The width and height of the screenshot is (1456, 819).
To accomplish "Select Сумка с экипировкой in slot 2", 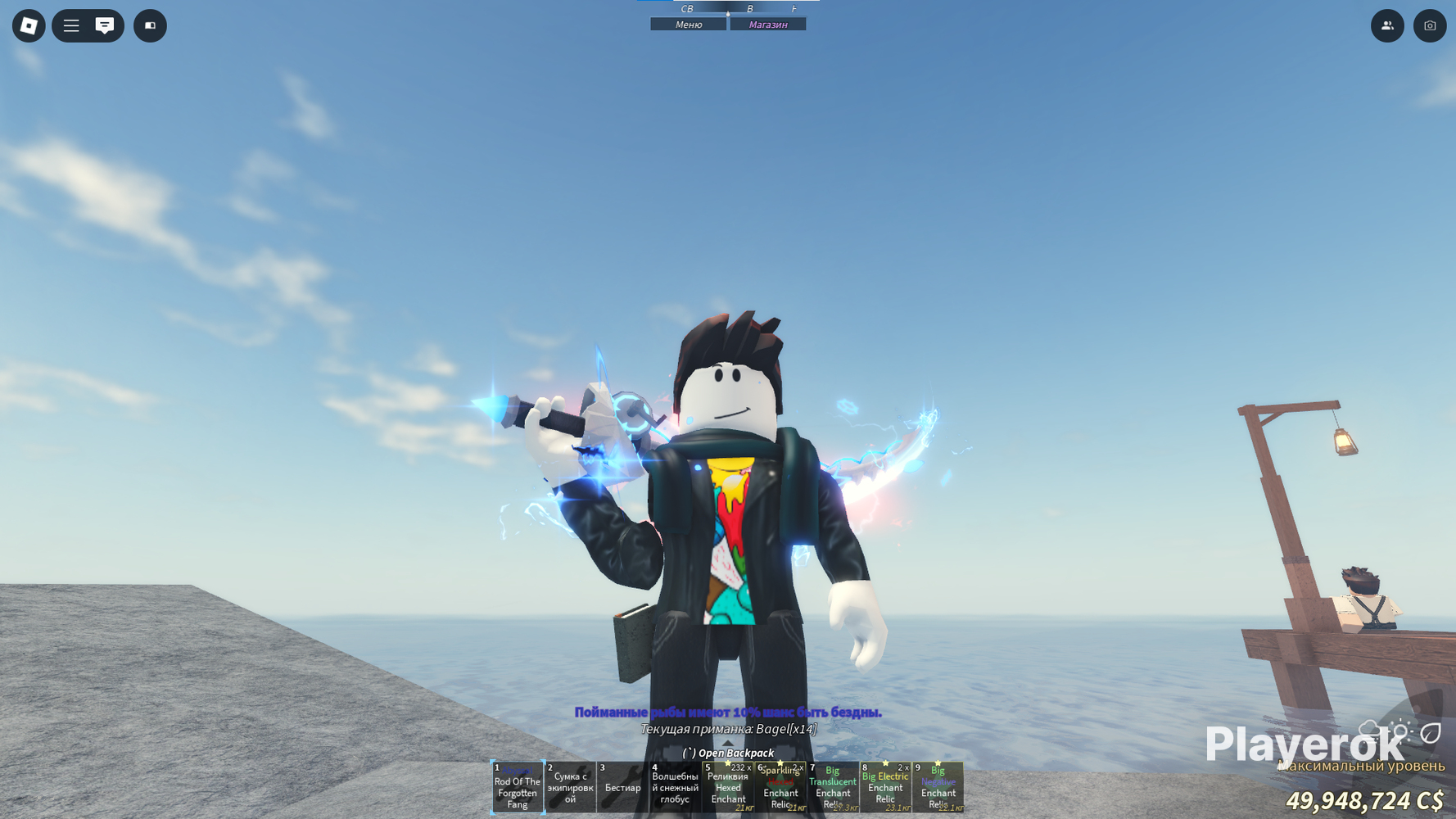I will point(570,787).
